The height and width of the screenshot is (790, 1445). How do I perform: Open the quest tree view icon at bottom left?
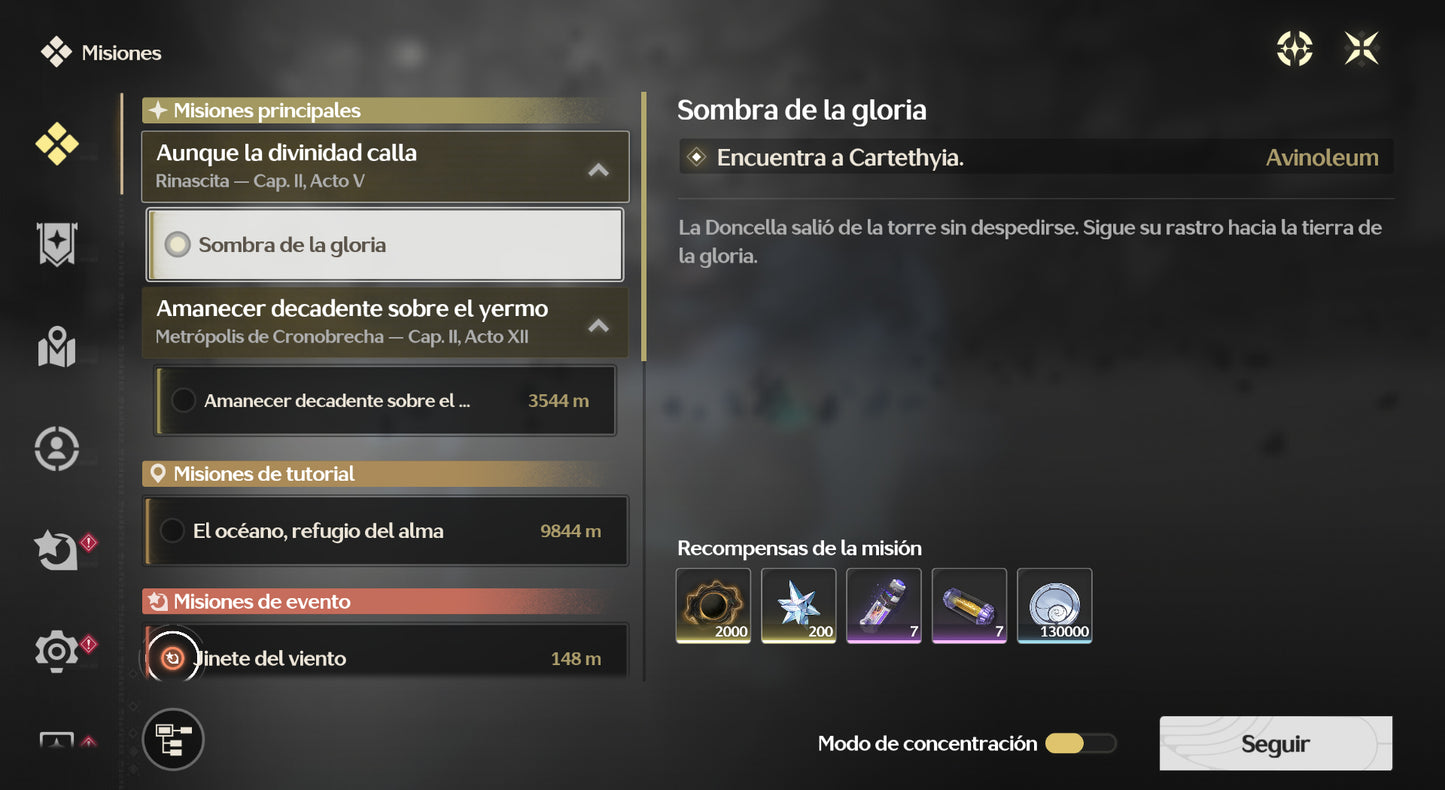[x=172, y=740]
